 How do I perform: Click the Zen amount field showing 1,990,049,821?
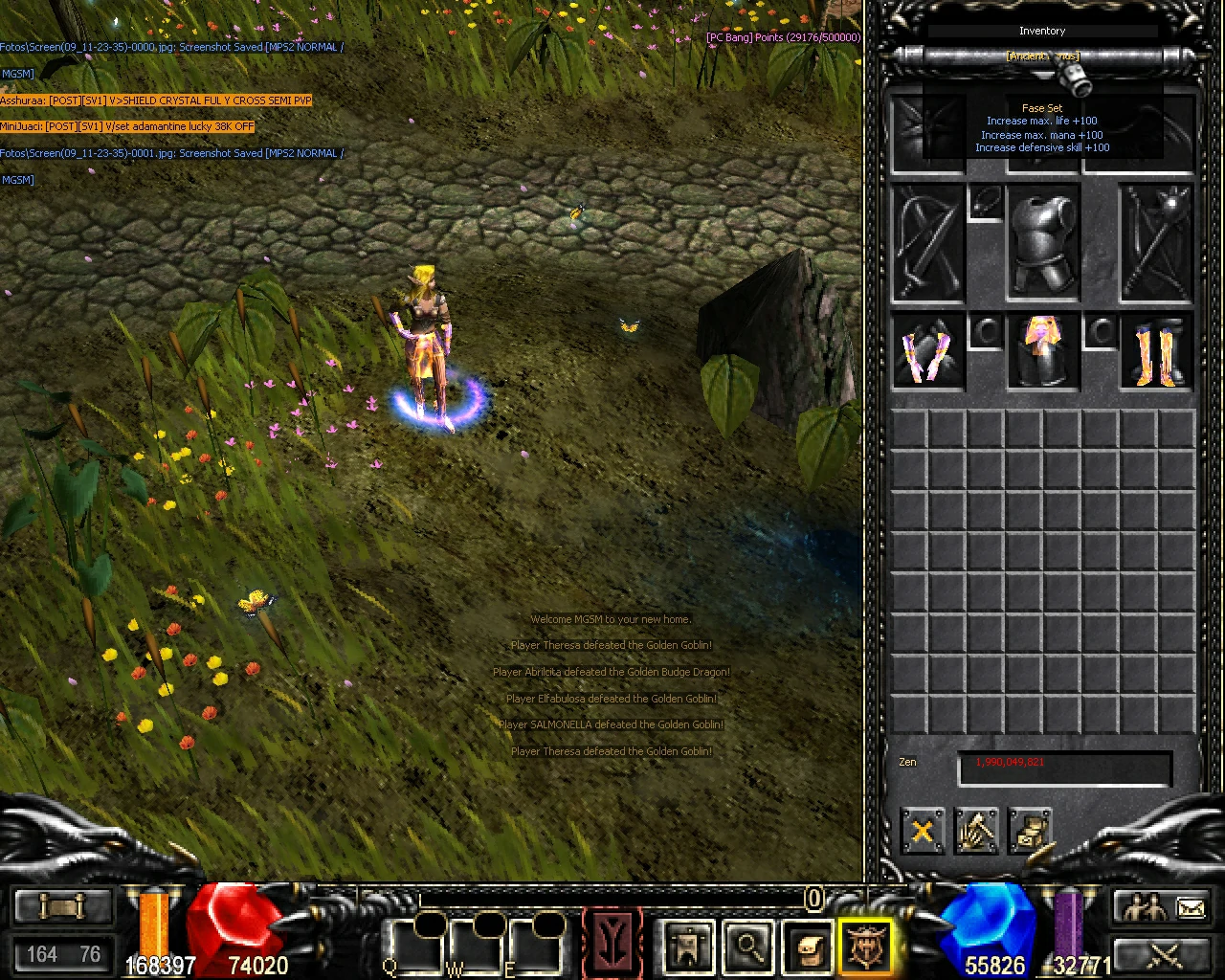[1064, 766]
